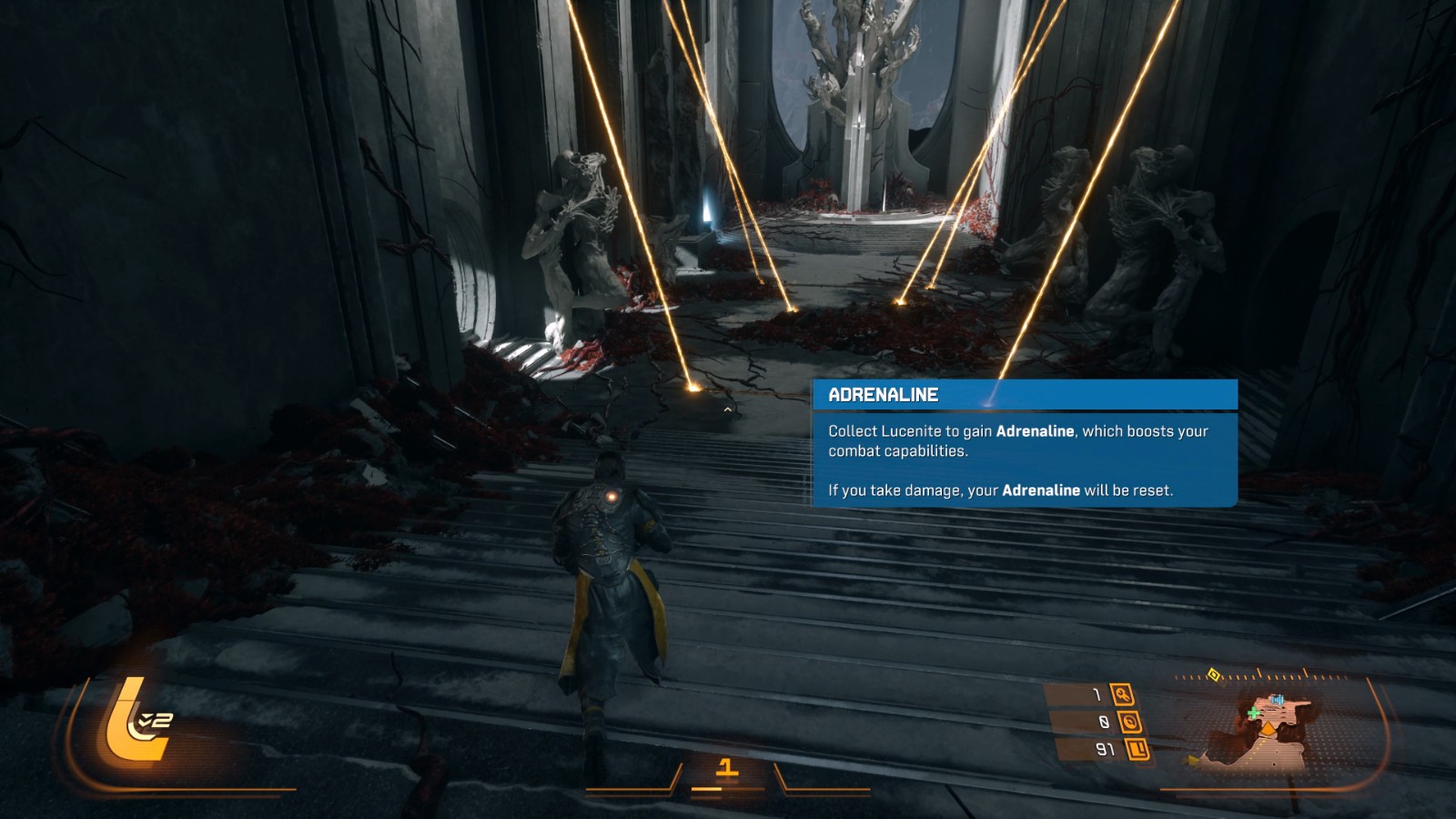Click the yellow diamond compass marker
Image resolution: width=1456 pixels, height=819 pixels.
point(1213,674)
